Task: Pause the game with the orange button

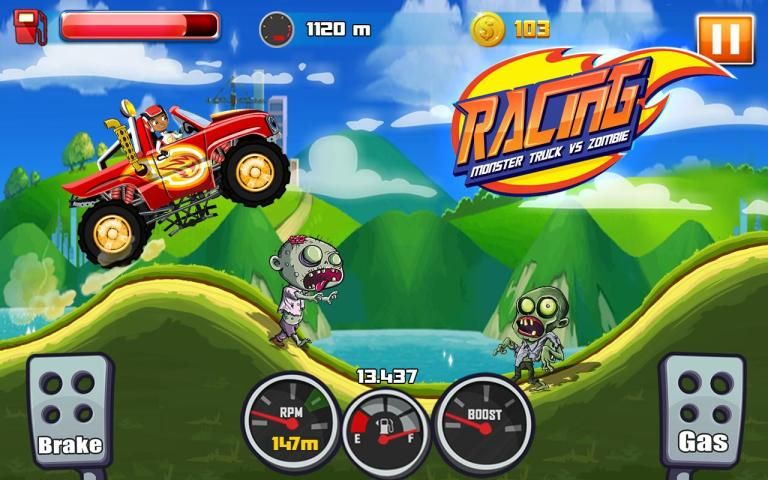Action: point(725,39)
